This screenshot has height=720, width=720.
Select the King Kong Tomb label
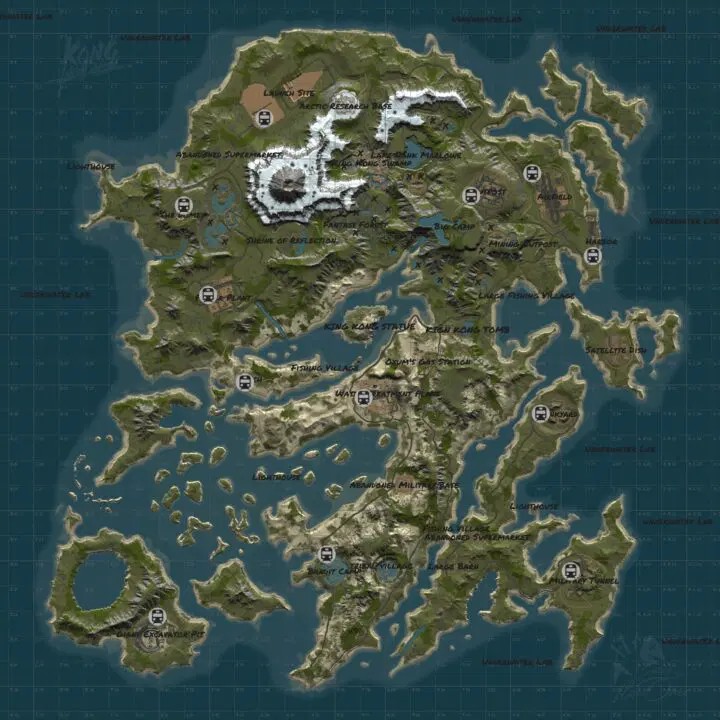468,328
